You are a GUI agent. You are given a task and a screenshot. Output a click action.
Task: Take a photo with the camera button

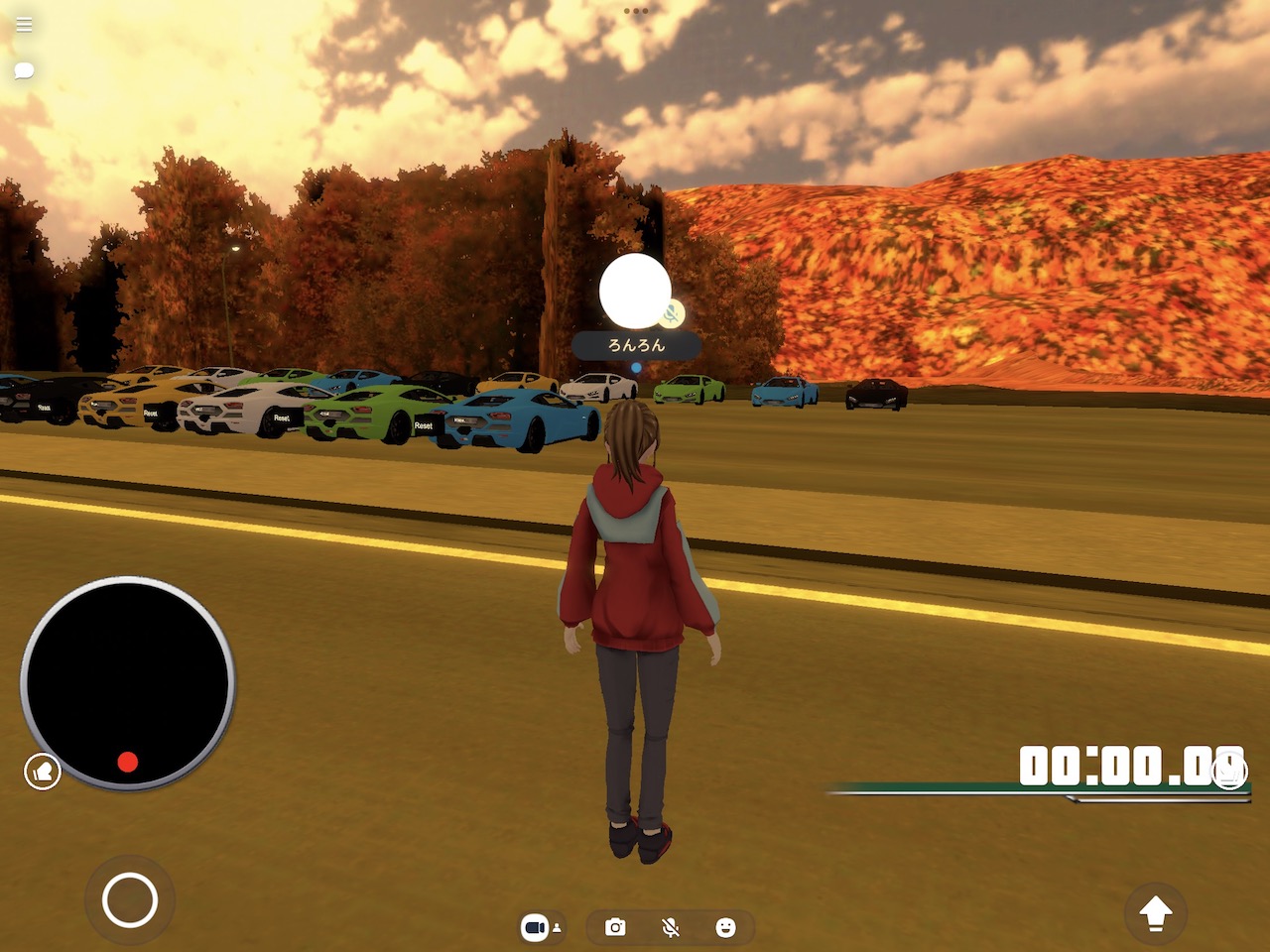tap(615, 927)
